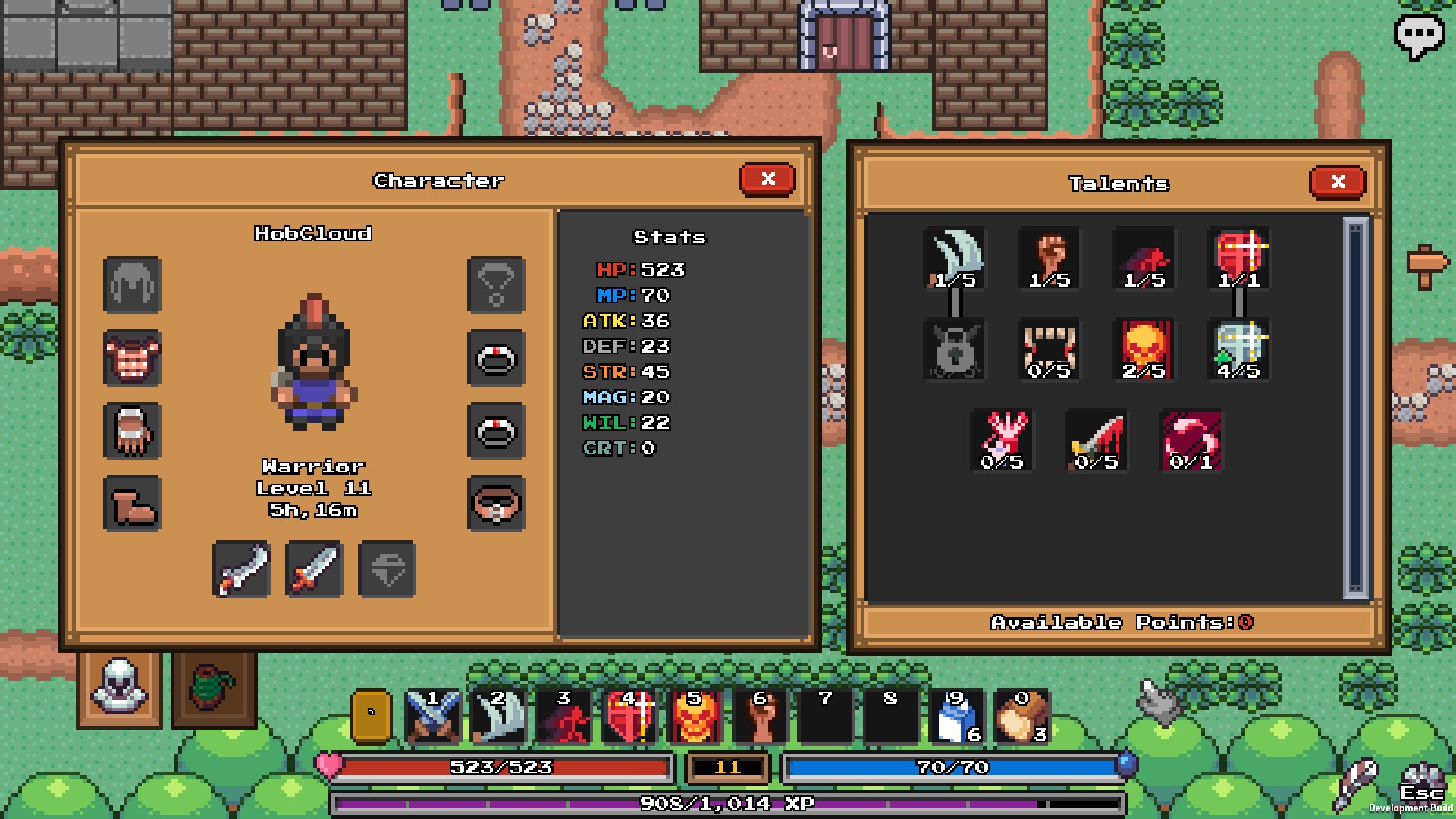Pick the silver shield talent at 4/5
The height and width of the screenshot is (819, 1456).
(1236, 347)
